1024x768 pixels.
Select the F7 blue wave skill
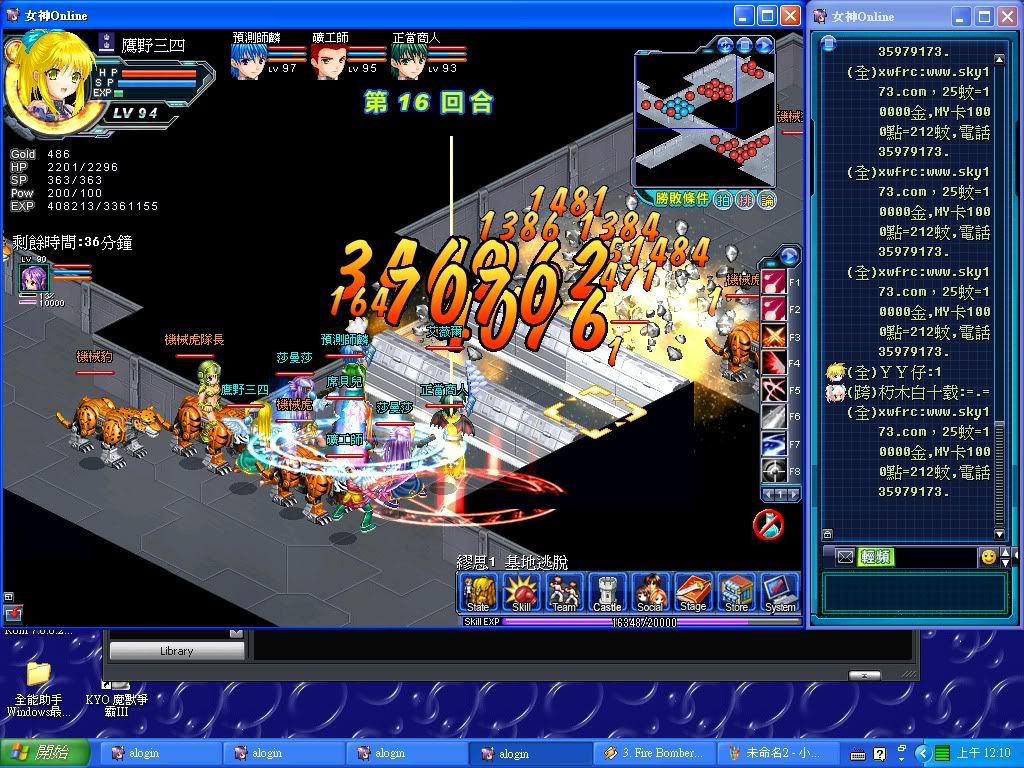point(774,443)
